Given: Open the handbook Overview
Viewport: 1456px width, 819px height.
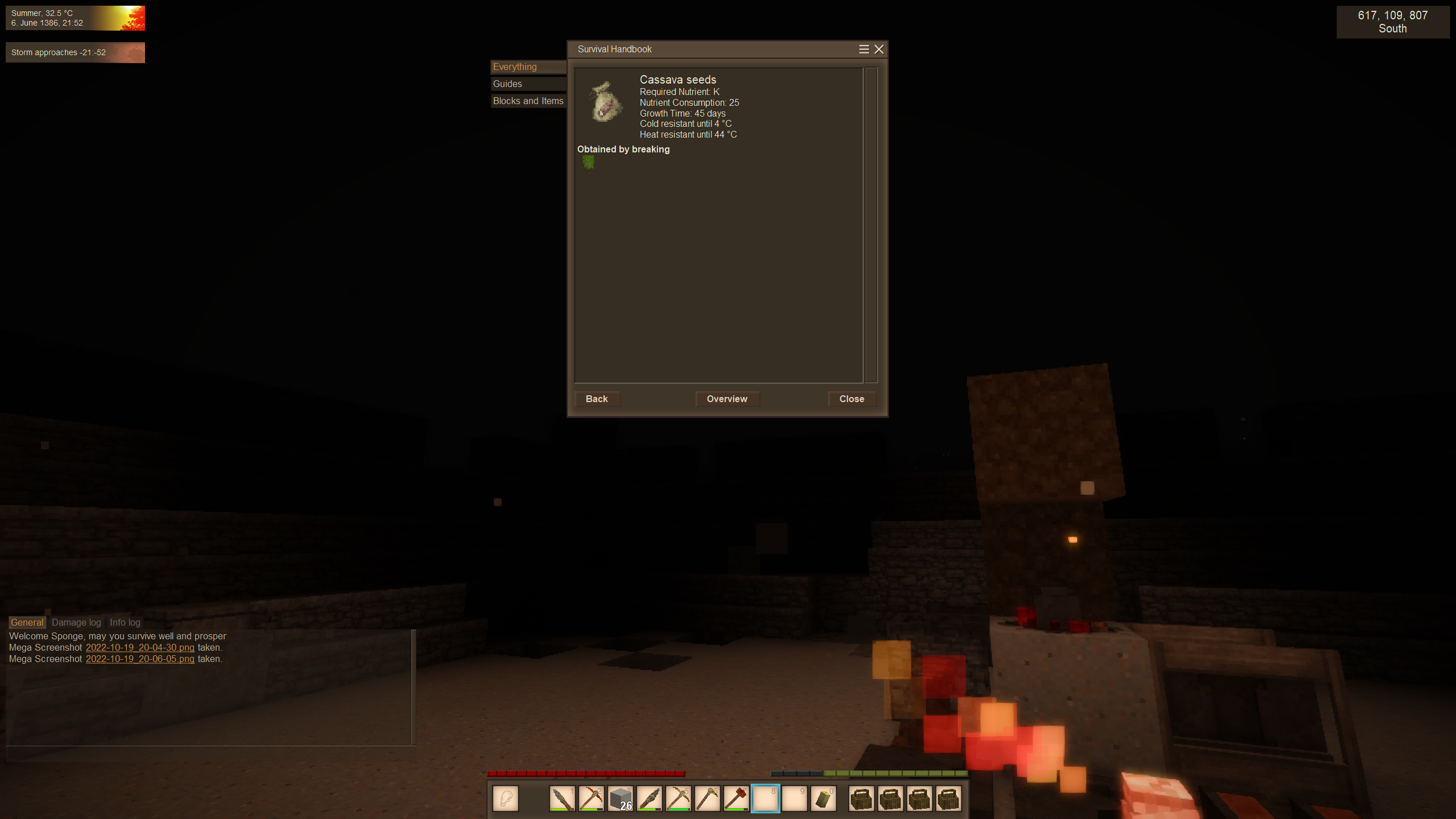Looking at the screenshot, I should coord(727,399).
